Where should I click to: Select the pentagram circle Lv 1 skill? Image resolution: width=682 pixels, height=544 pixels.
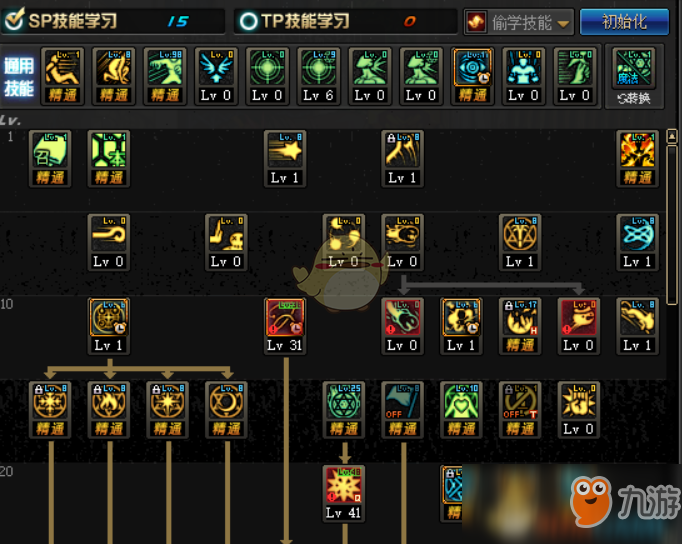(520, 235)
